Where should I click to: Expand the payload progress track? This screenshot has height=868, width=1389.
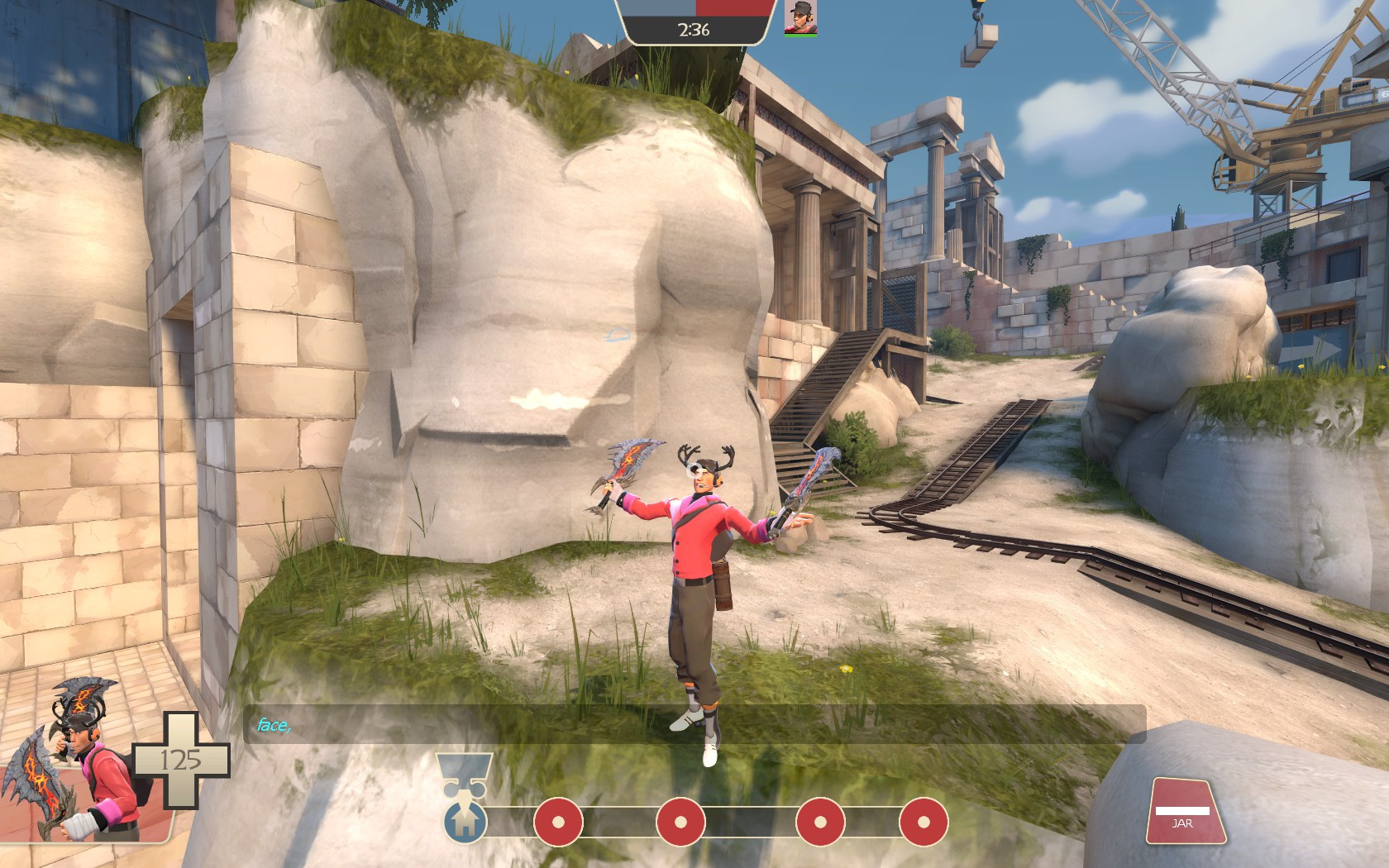click(694, 824)
